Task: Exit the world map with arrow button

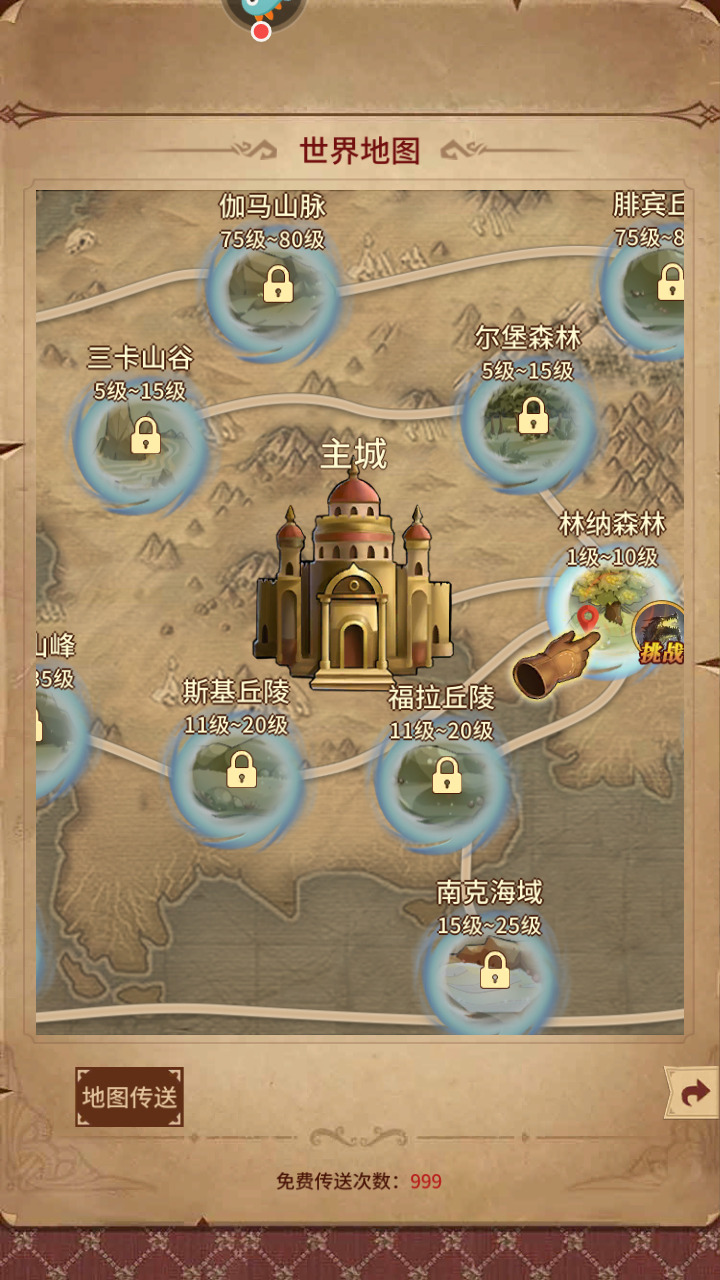Action: tap(694, 1094)
